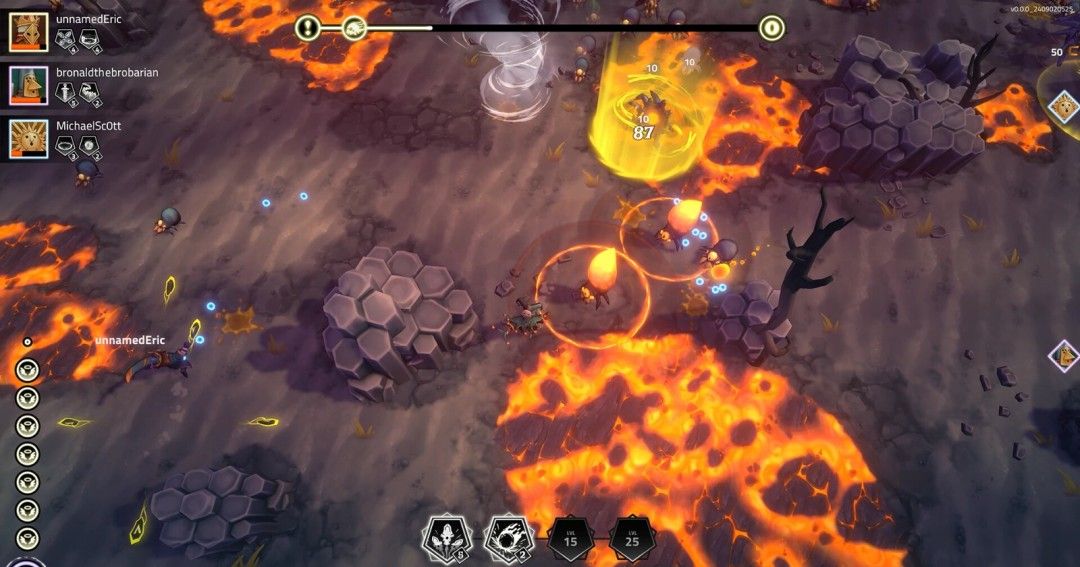Select bronaldthebrobarian's portrait
This screenshot has width=1080, height=567.
[x=29, y=85]
